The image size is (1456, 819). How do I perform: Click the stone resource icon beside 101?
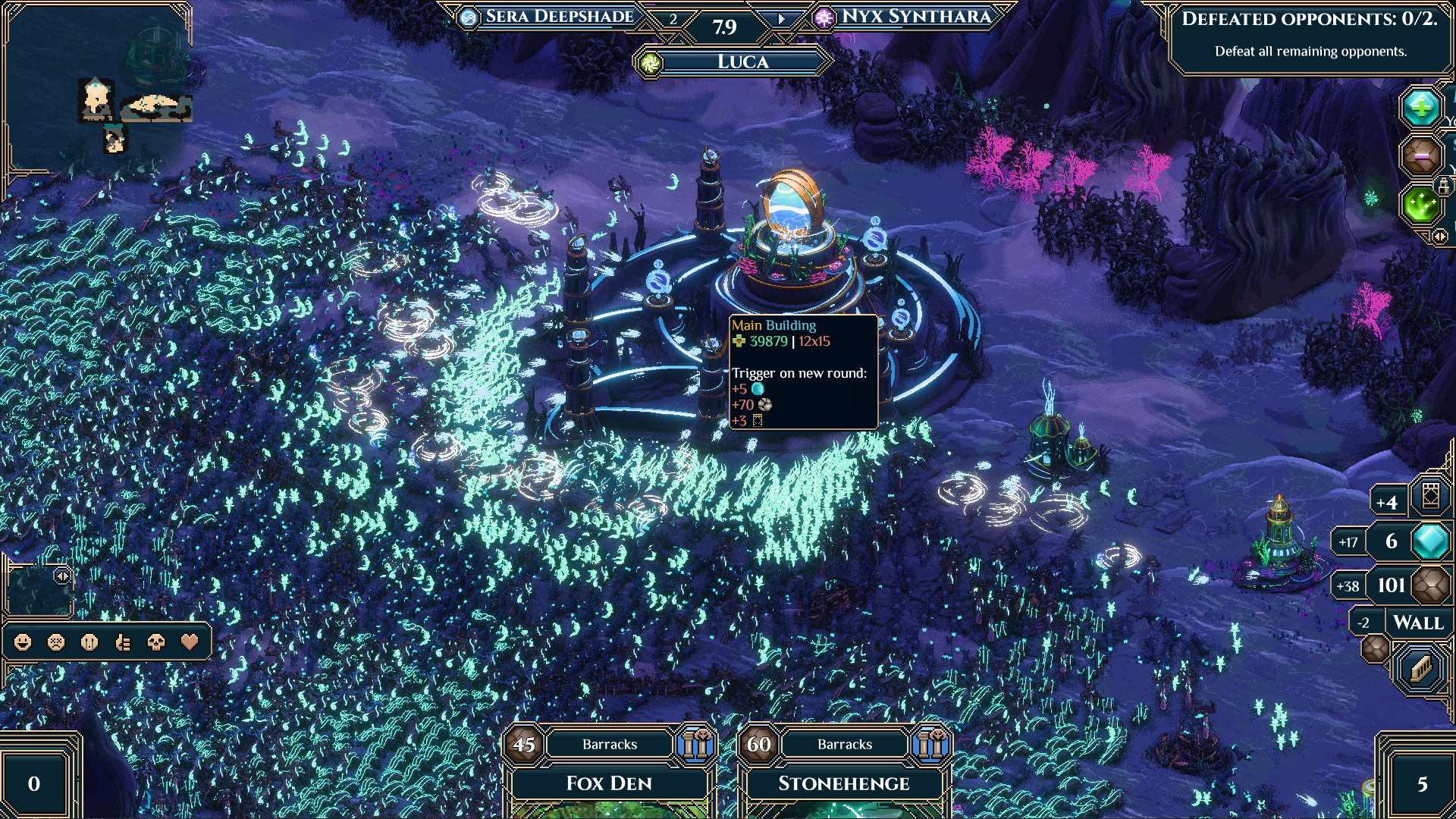[x=1429, y=585]
